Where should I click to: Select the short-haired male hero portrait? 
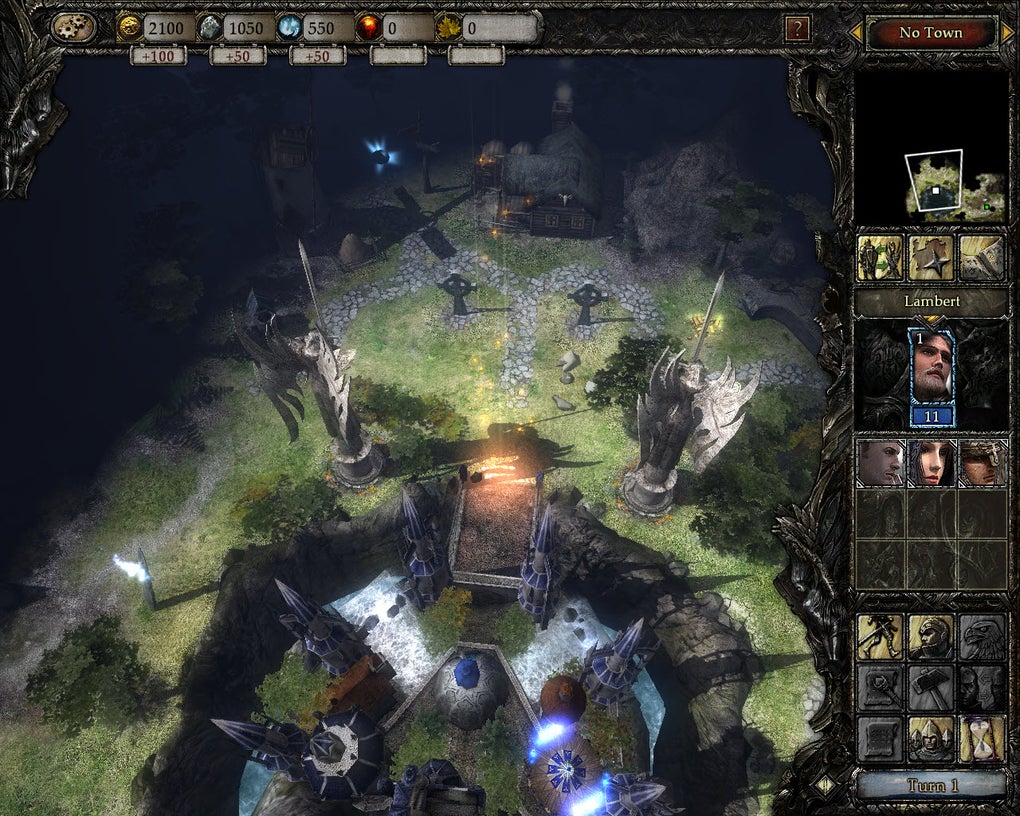(880, 463)
